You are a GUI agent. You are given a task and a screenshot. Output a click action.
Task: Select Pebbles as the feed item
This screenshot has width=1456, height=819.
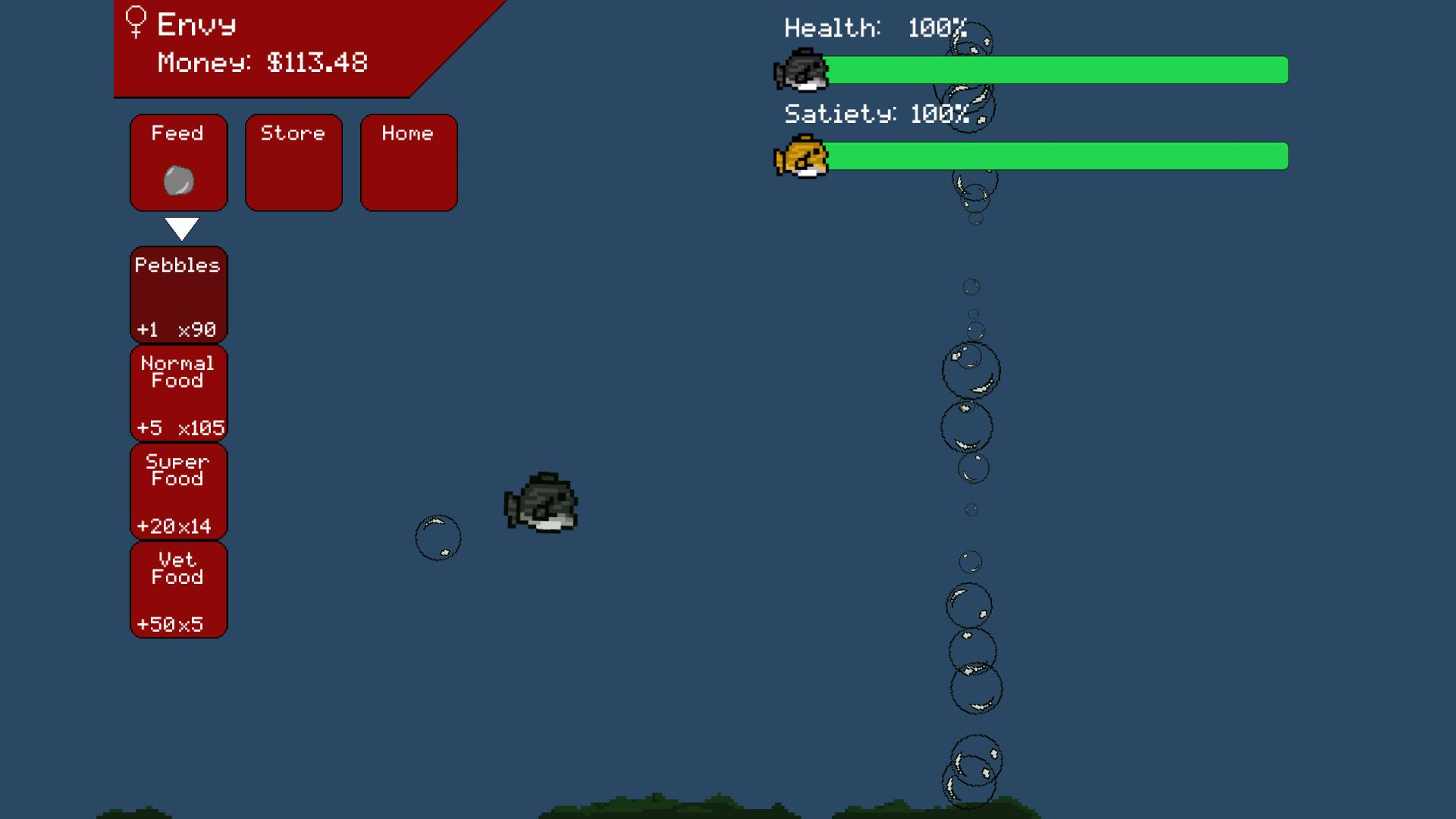click(x=178, y=295)
